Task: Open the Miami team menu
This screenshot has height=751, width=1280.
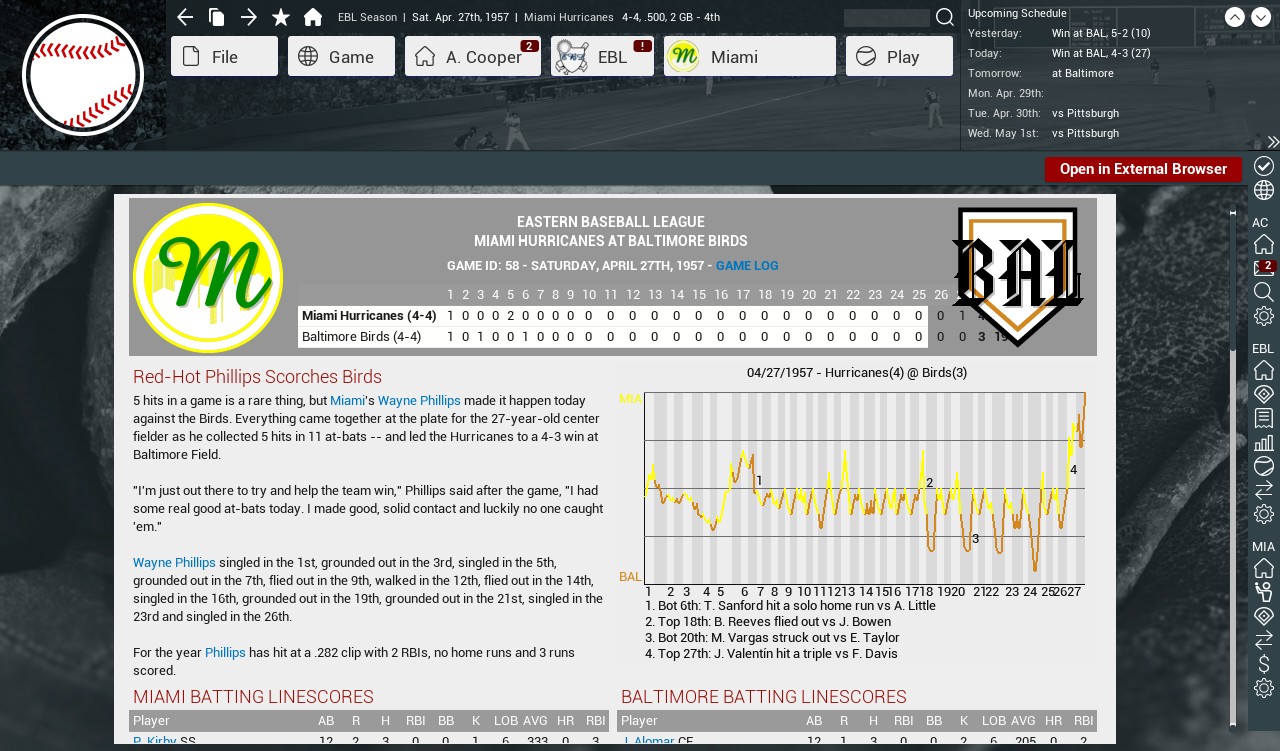Action: coord(749,57)
